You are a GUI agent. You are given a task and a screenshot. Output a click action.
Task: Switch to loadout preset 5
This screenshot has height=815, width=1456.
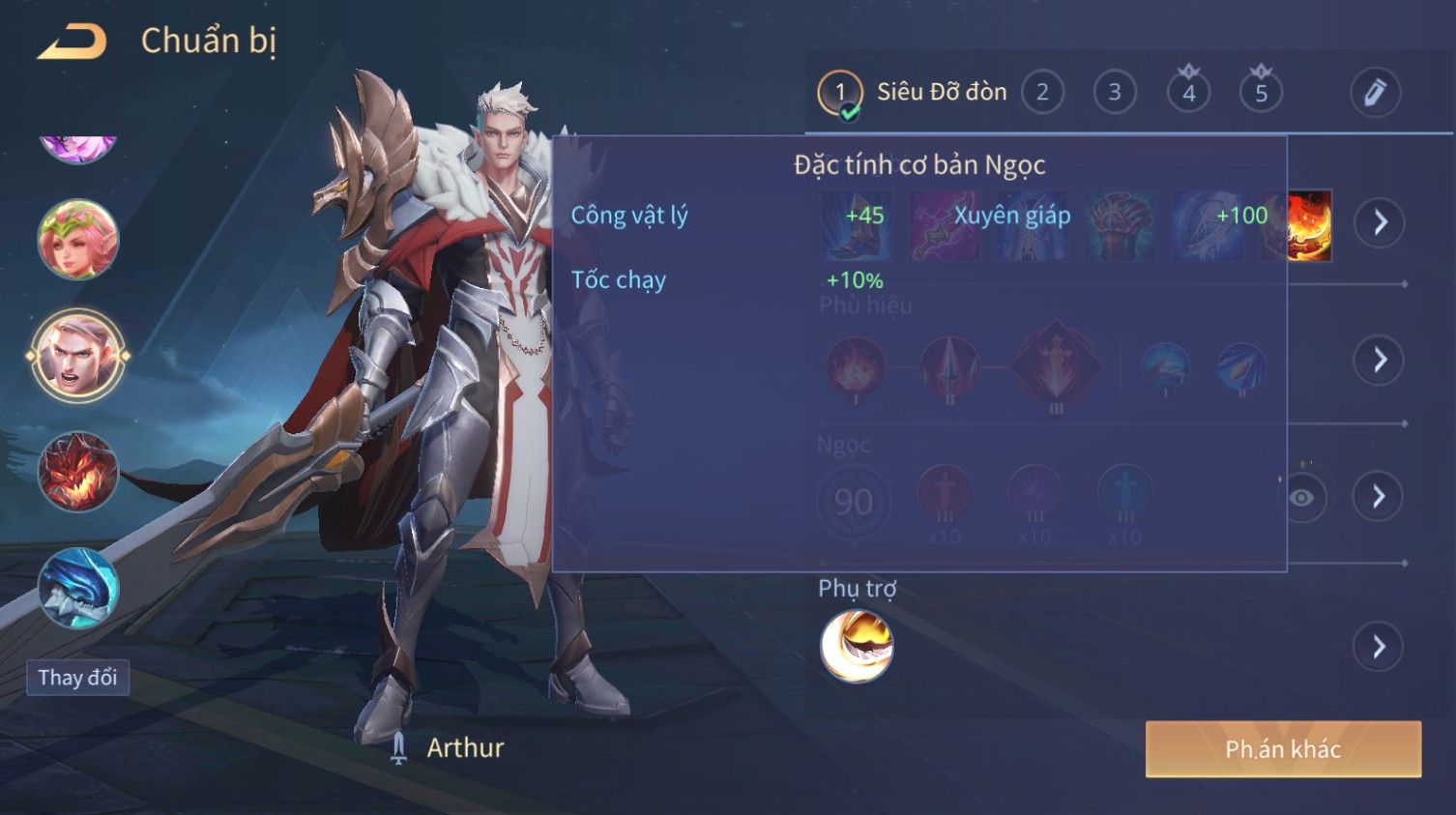(x=1261, y=93)
